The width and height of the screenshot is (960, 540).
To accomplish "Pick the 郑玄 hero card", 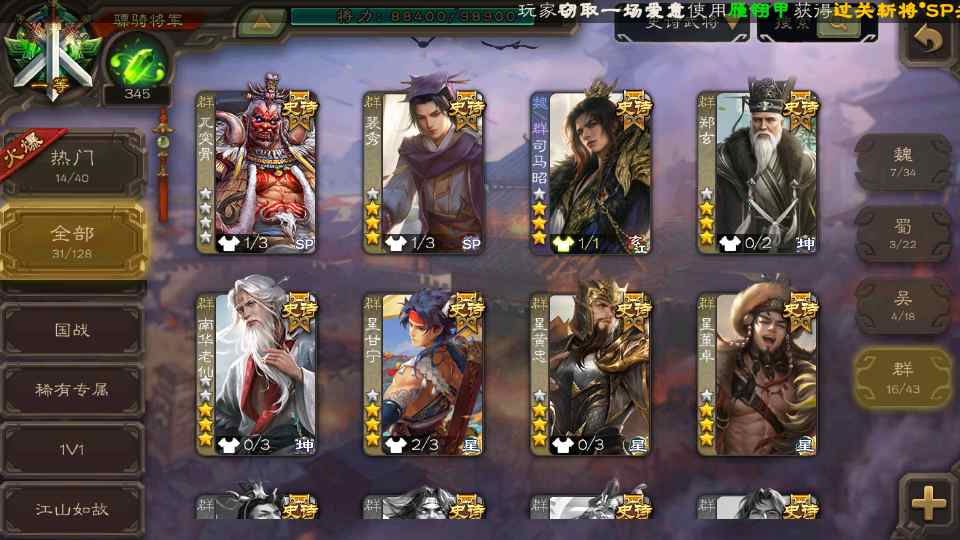I will coord(758,172).
